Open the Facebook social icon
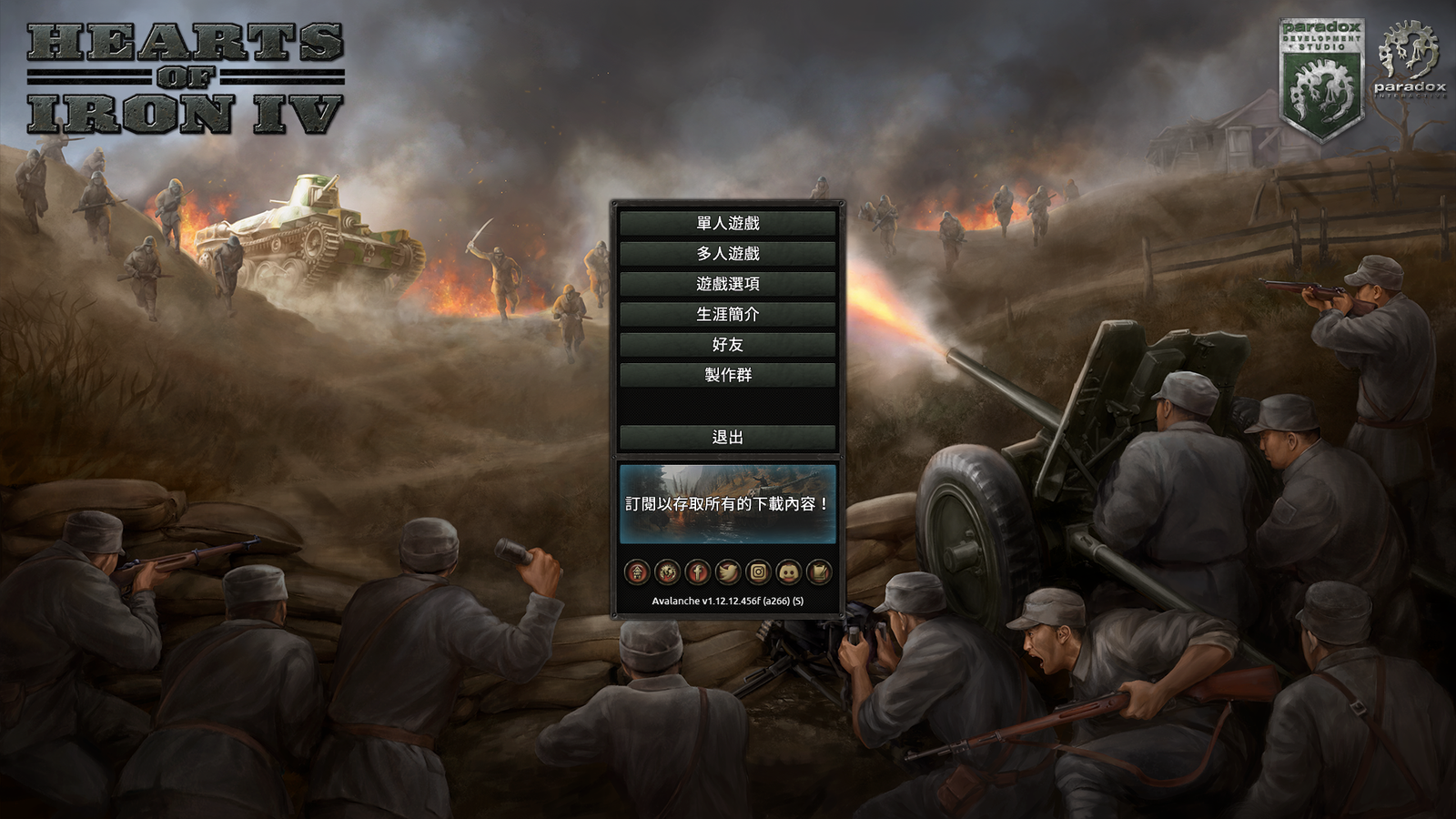 pos(697,572)
